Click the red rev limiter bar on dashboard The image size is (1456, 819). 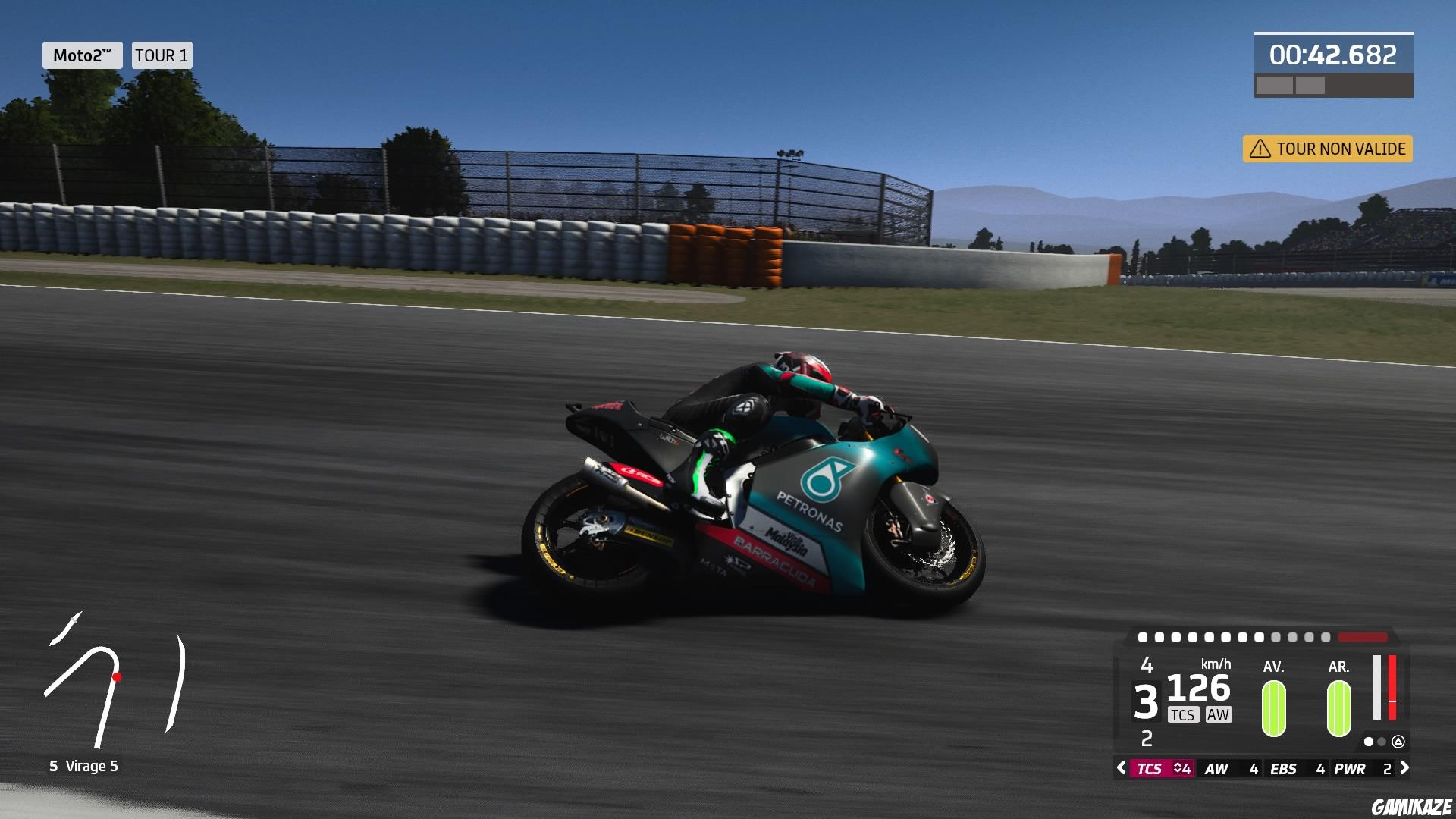1363,637
